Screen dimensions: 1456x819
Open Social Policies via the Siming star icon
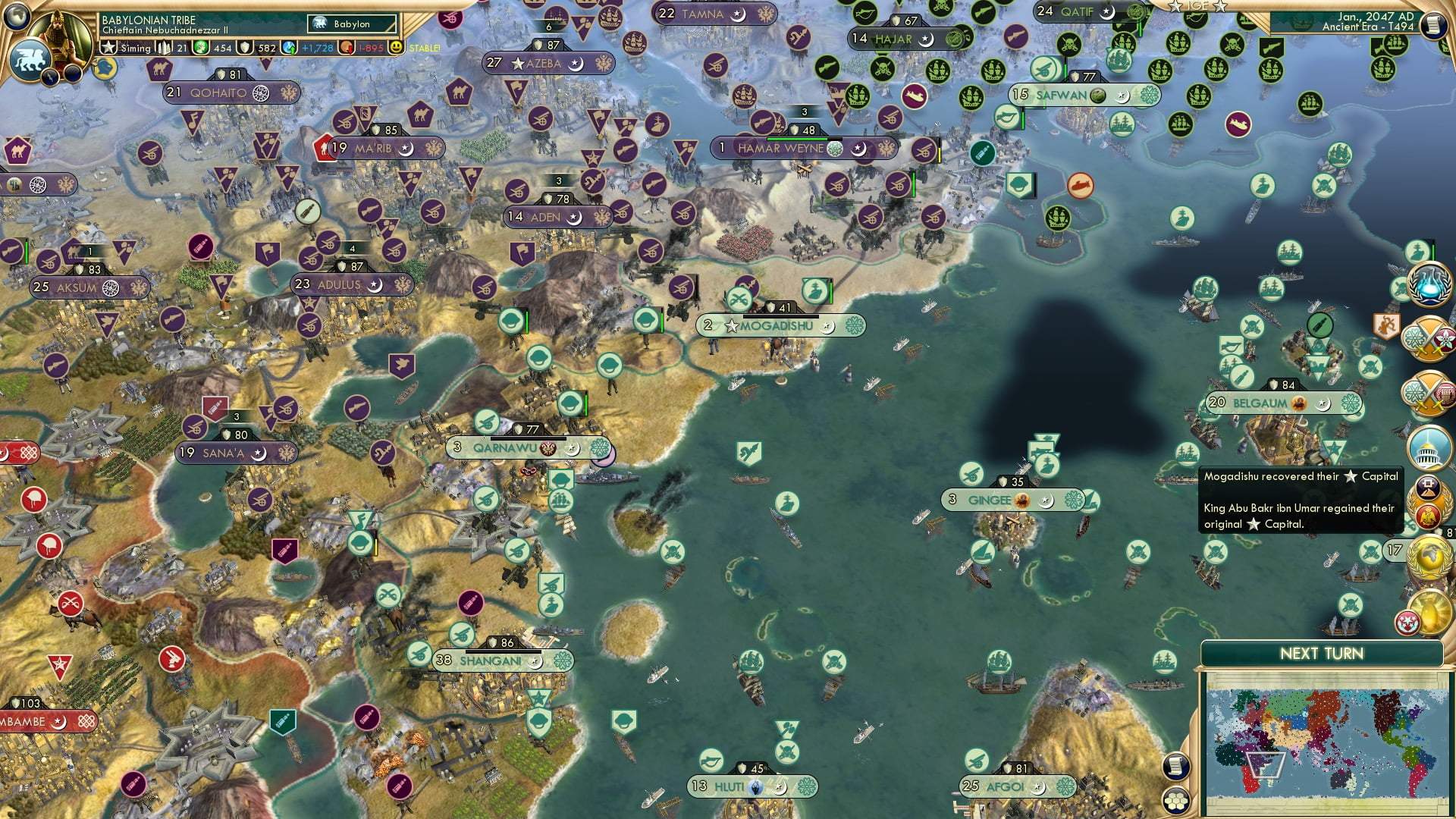109,49
